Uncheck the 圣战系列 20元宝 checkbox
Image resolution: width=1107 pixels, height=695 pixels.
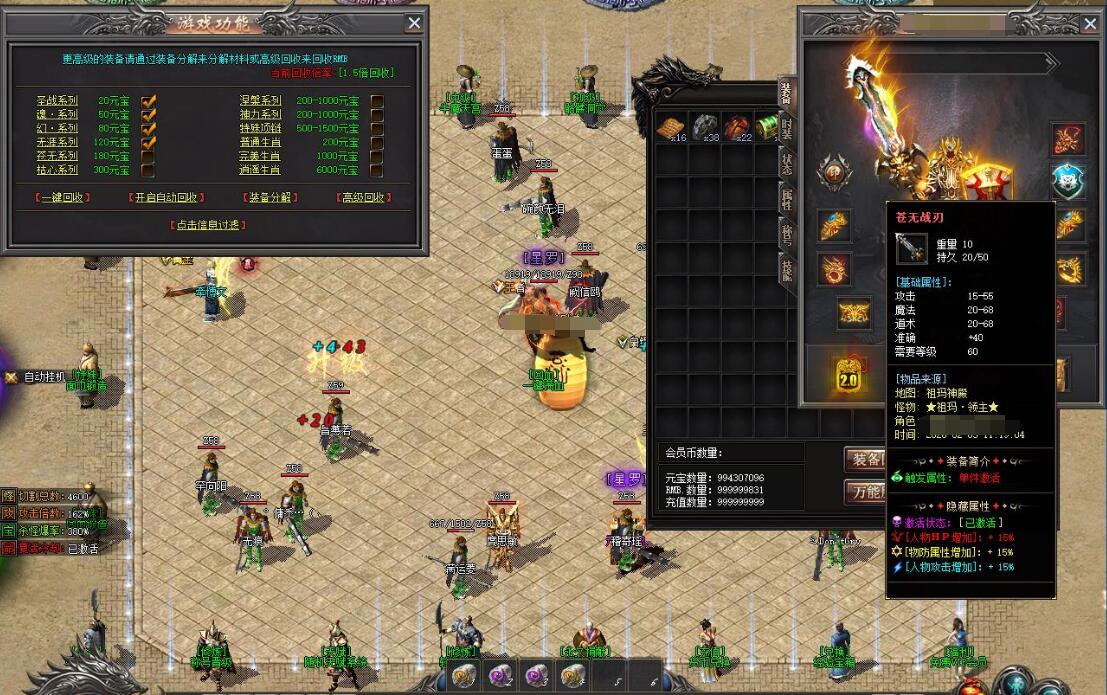[148, 101]
